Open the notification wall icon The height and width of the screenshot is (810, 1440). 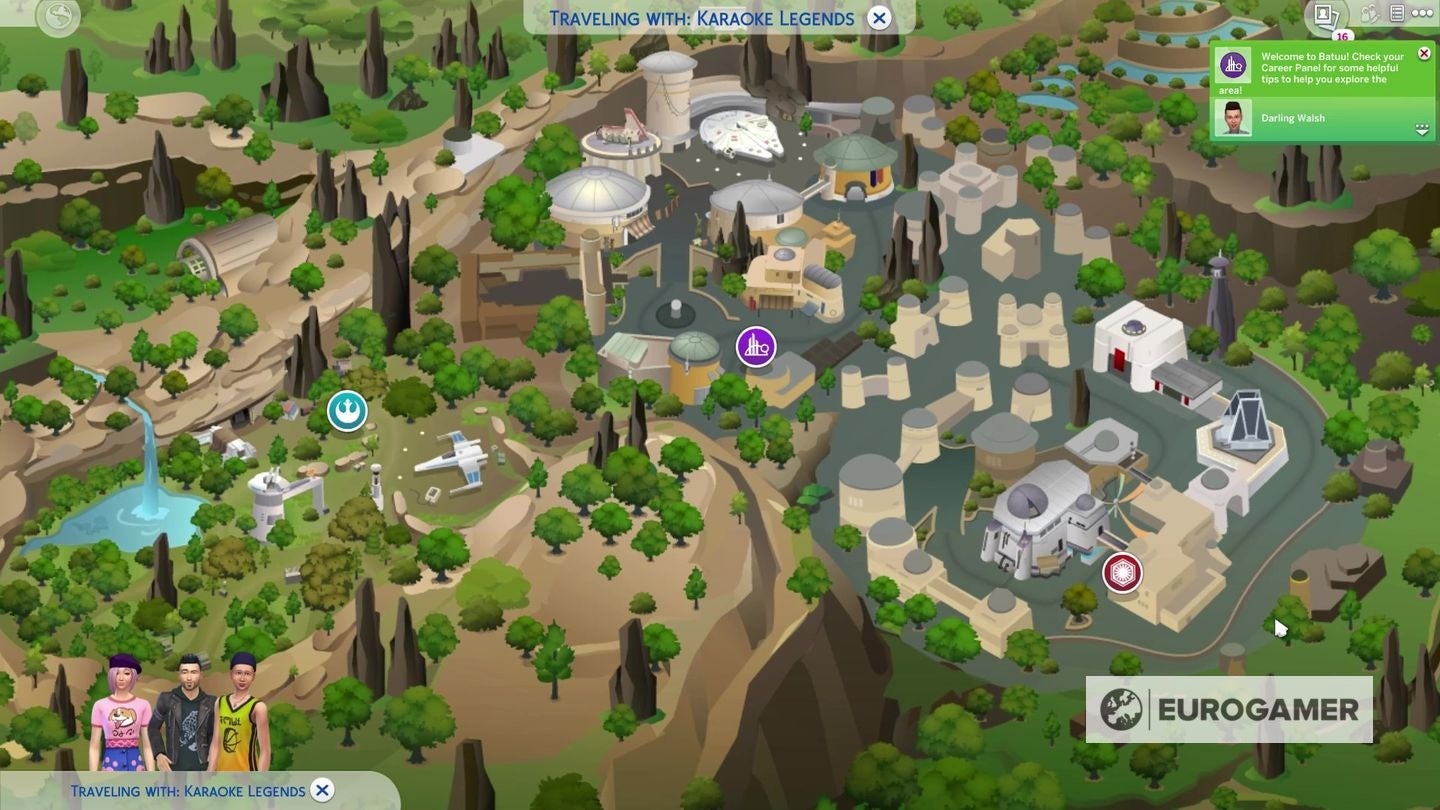[1399, 12]
